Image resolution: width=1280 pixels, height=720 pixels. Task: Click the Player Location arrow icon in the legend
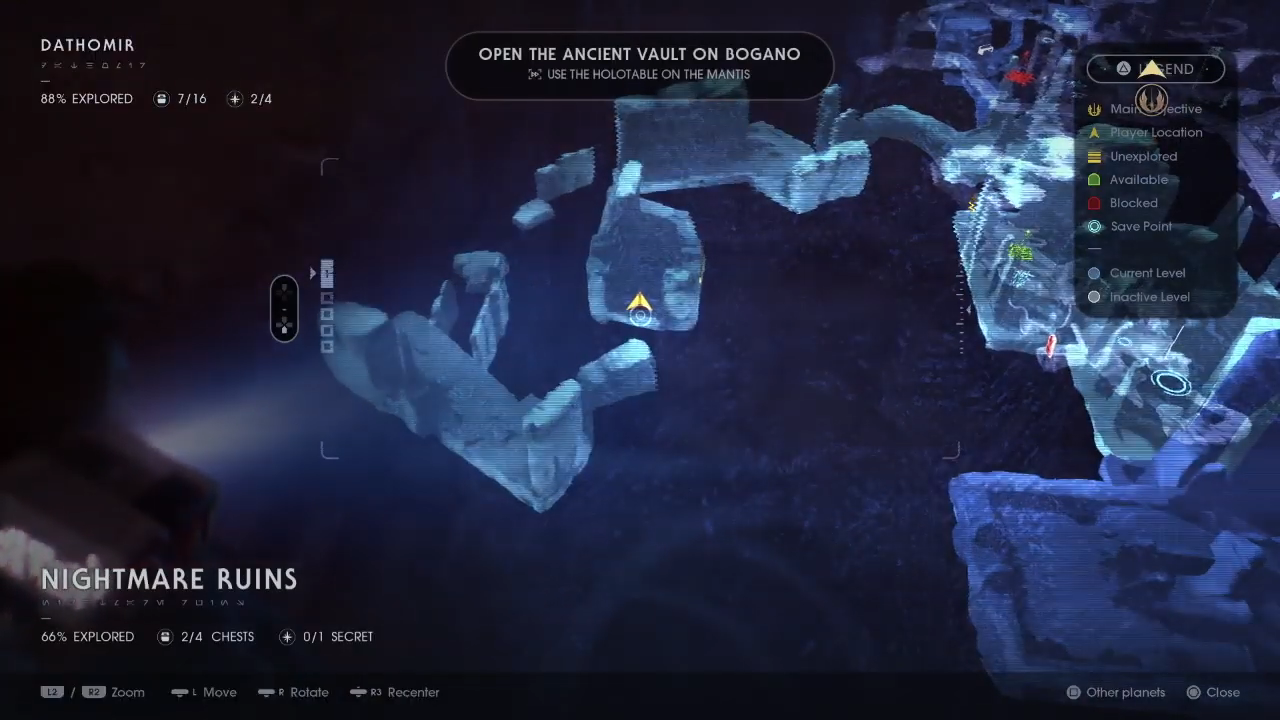[x=1094, y=132]
